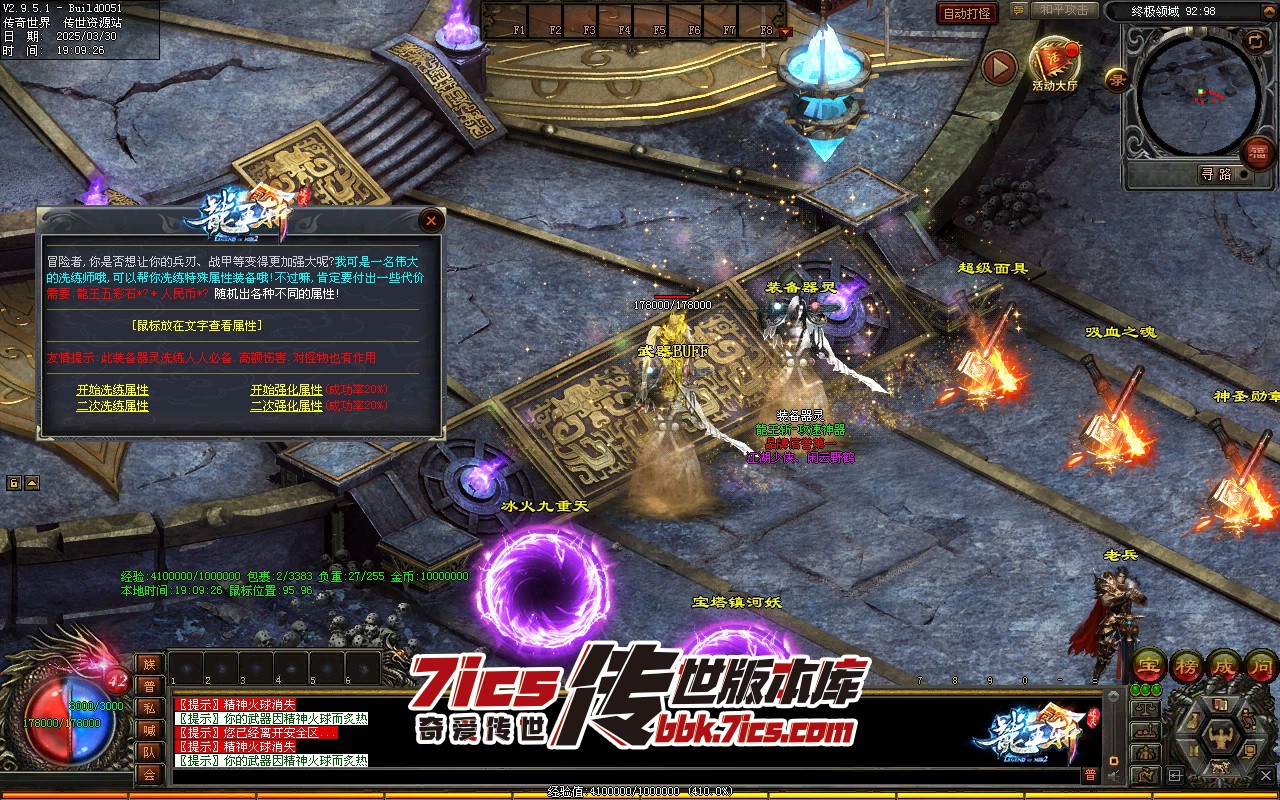1280x800 pixels.
Task: Click the 录 record button
Action: 1116,79
